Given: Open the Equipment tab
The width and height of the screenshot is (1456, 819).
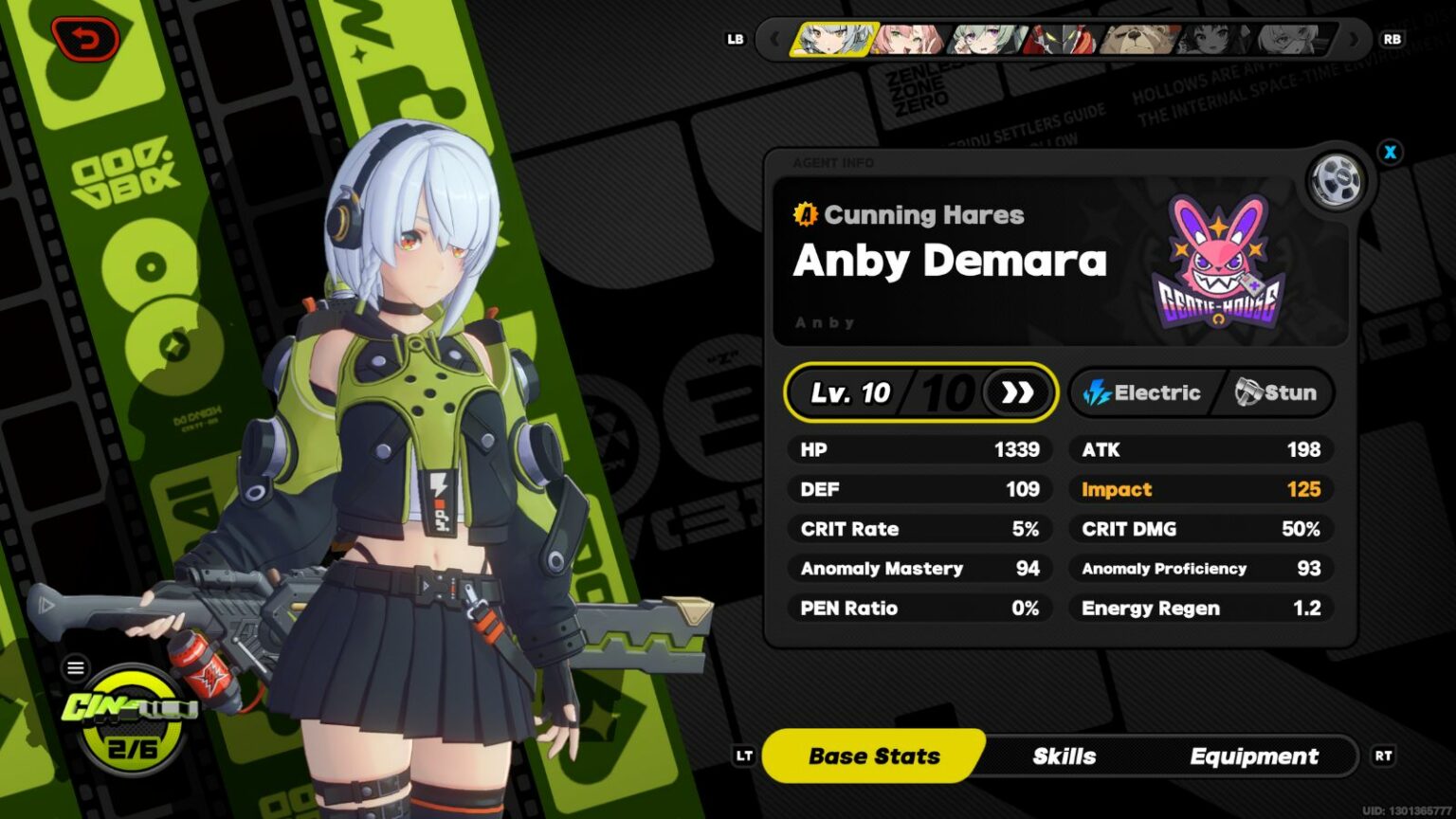Looking at the screenshot, I should point(1253,755).
